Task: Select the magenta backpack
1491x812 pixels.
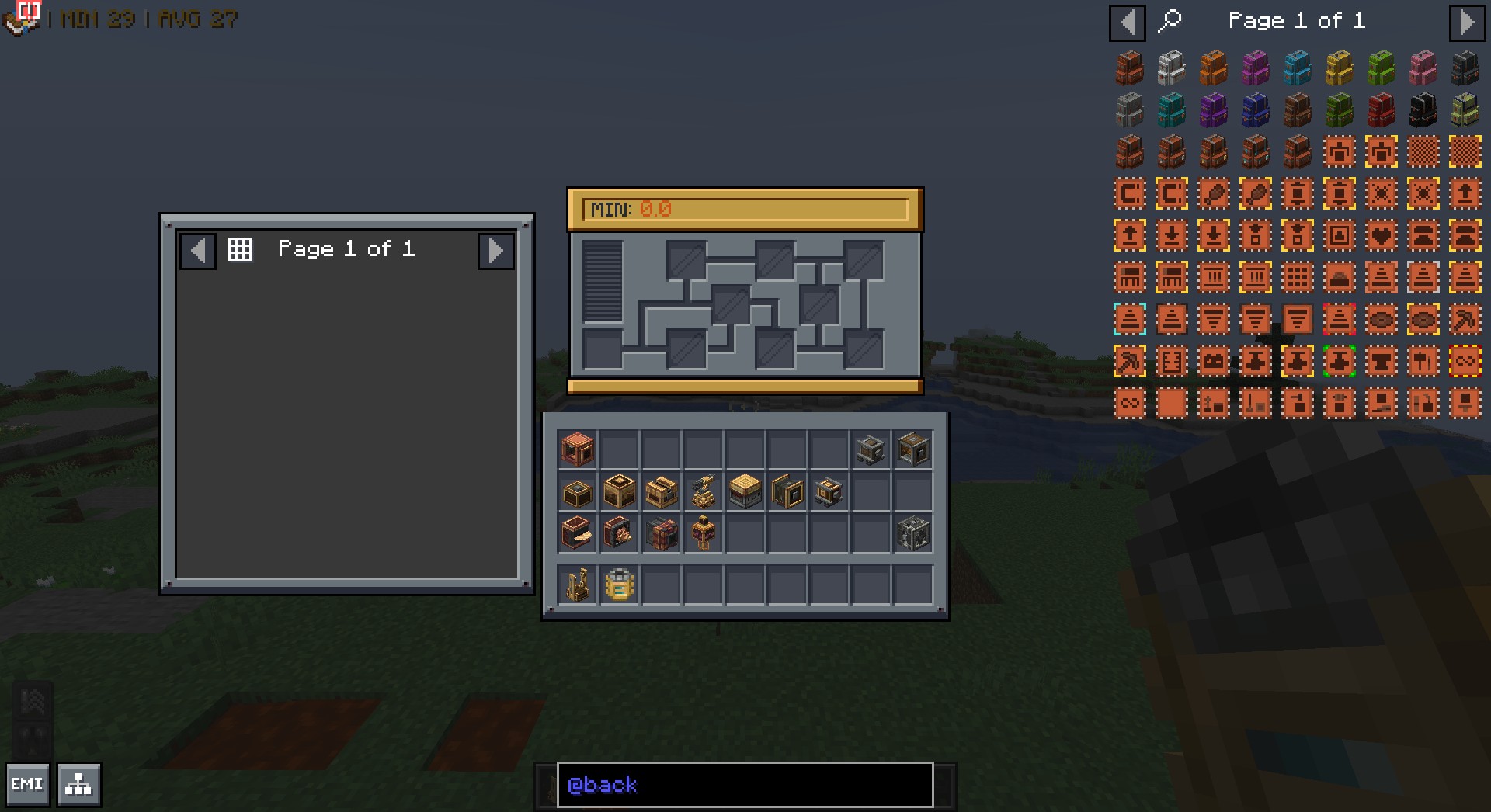Action: point(1255,68)
